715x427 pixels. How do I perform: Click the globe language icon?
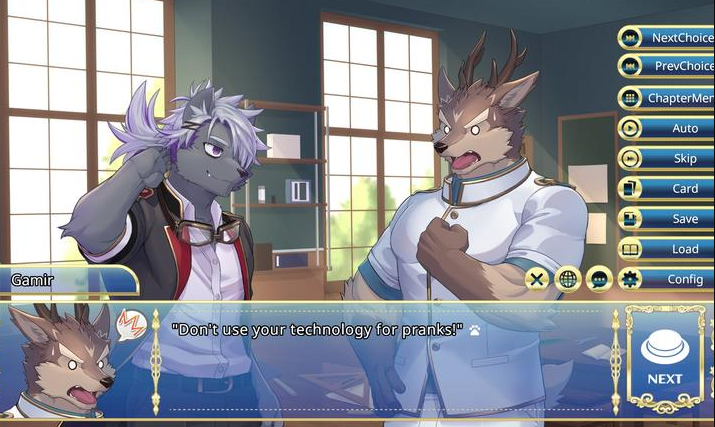(x=568, y=279)
